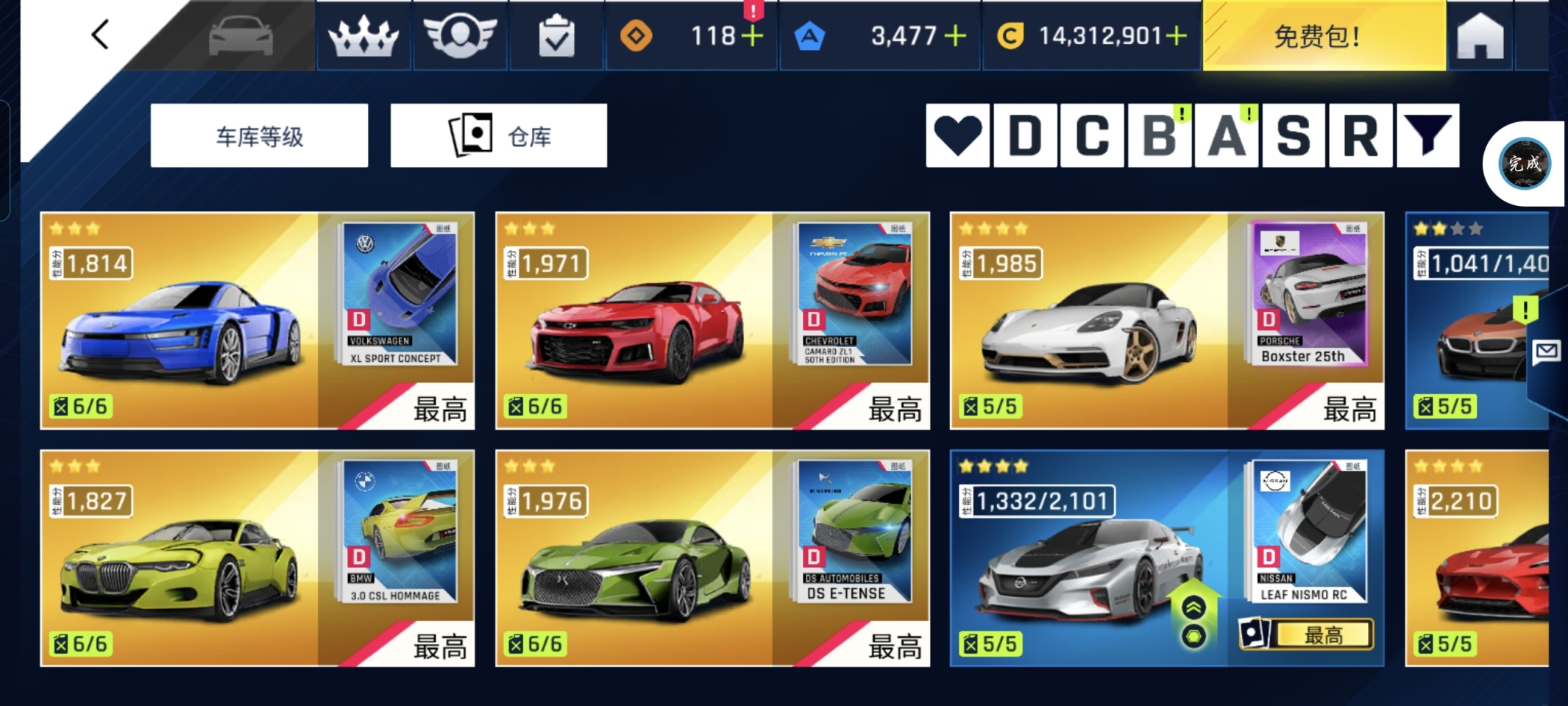Switch to class A cars
Viewport: 1568px width, 706px height.
pyautogui.click(x=1227, y=136)
